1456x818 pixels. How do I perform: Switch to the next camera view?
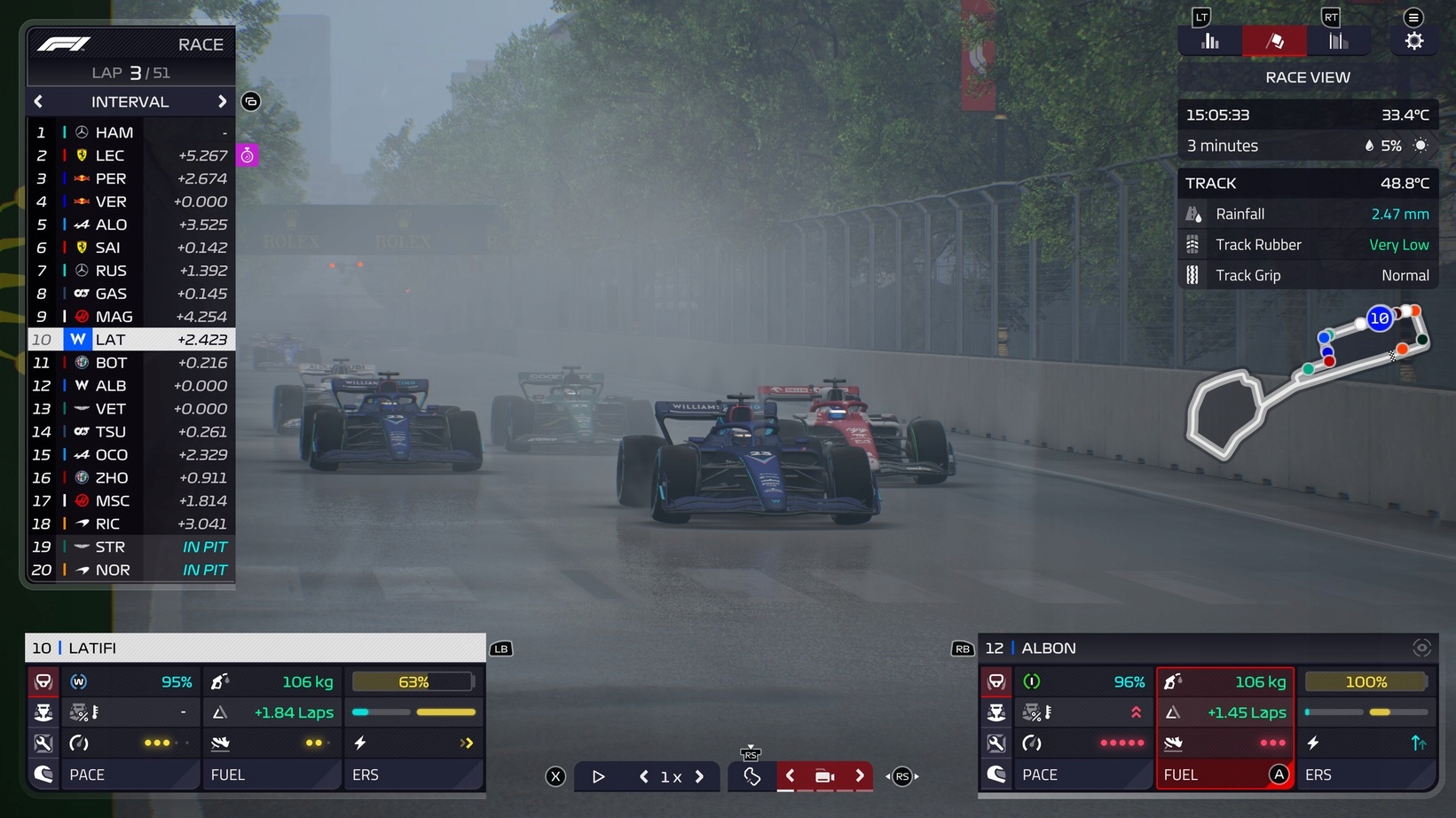click(859, 776)
